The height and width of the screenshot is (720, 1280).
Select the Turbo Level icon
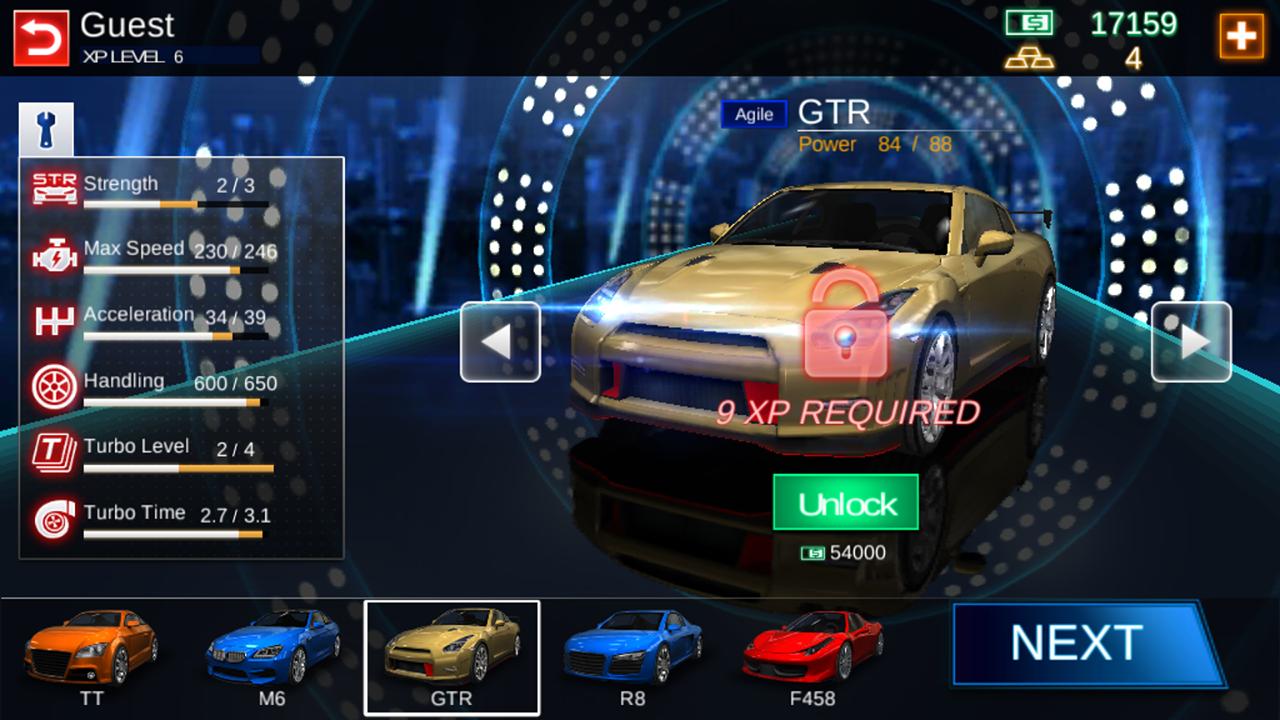53,450
